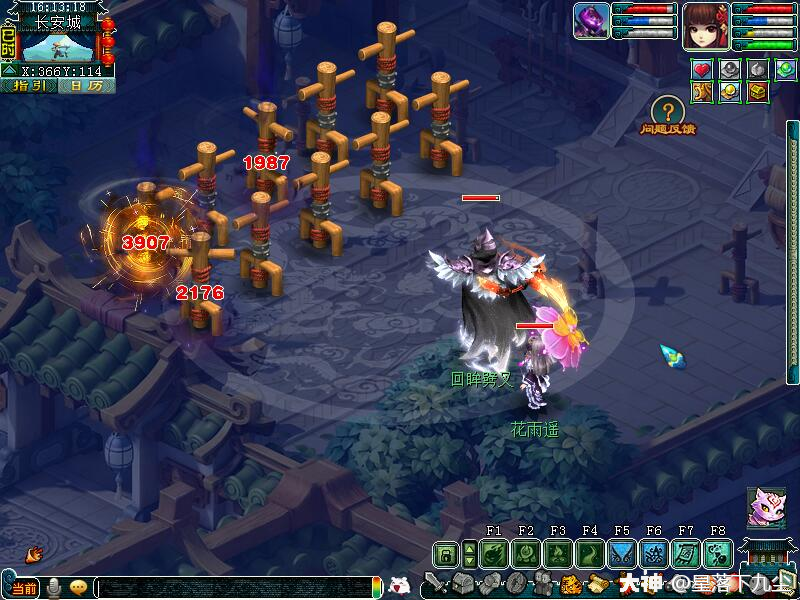Open the girl character portrait

[705, 24]
